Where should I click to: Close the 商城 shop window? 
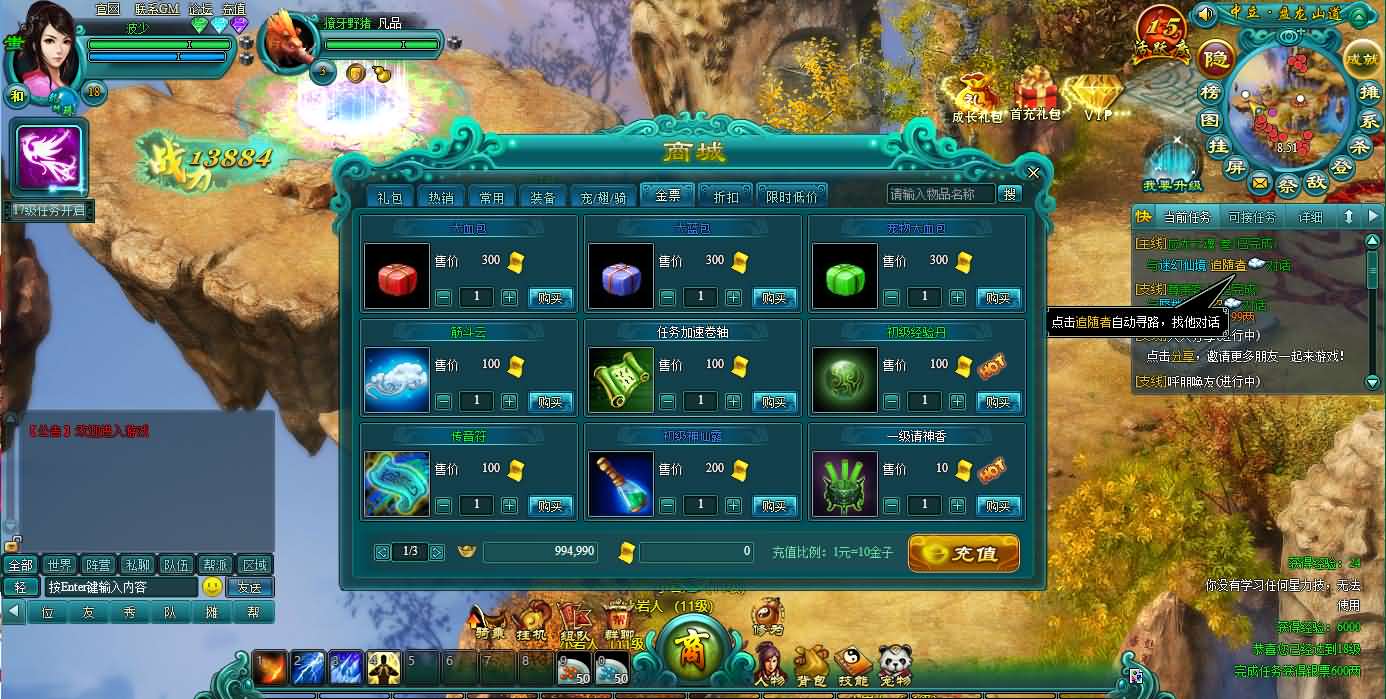[1034, 173]
